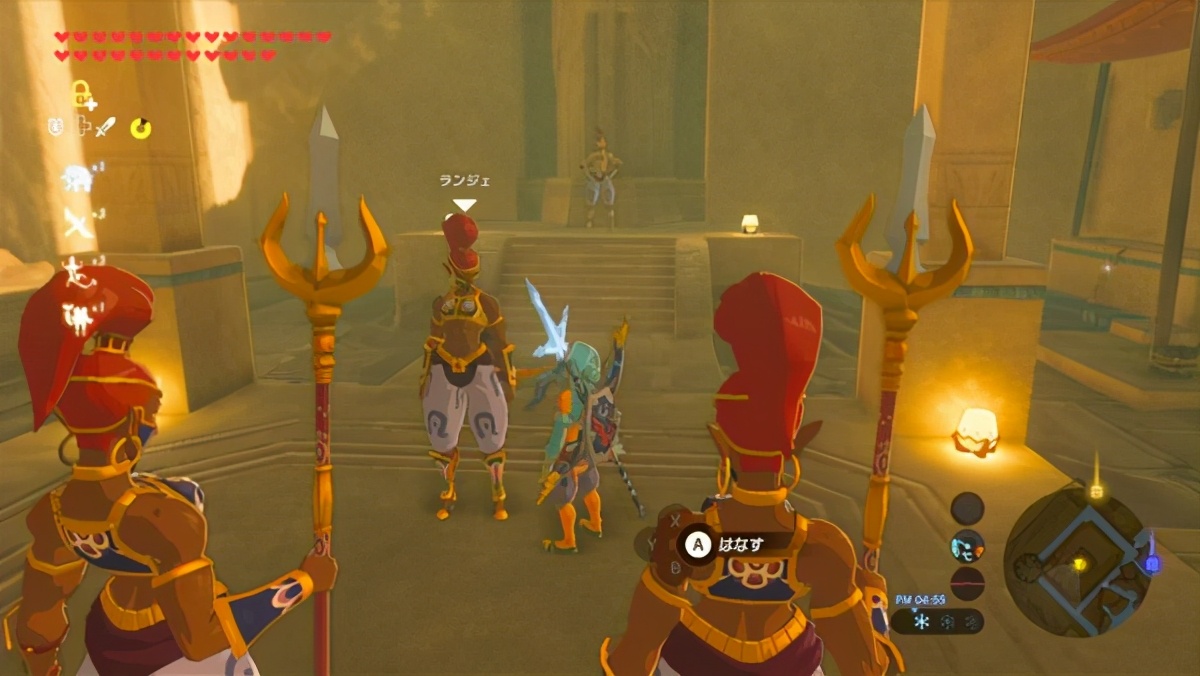Click the noise meter with red line
The height and width of the screenshot is (676, 1200).
[x=967, y=583]
